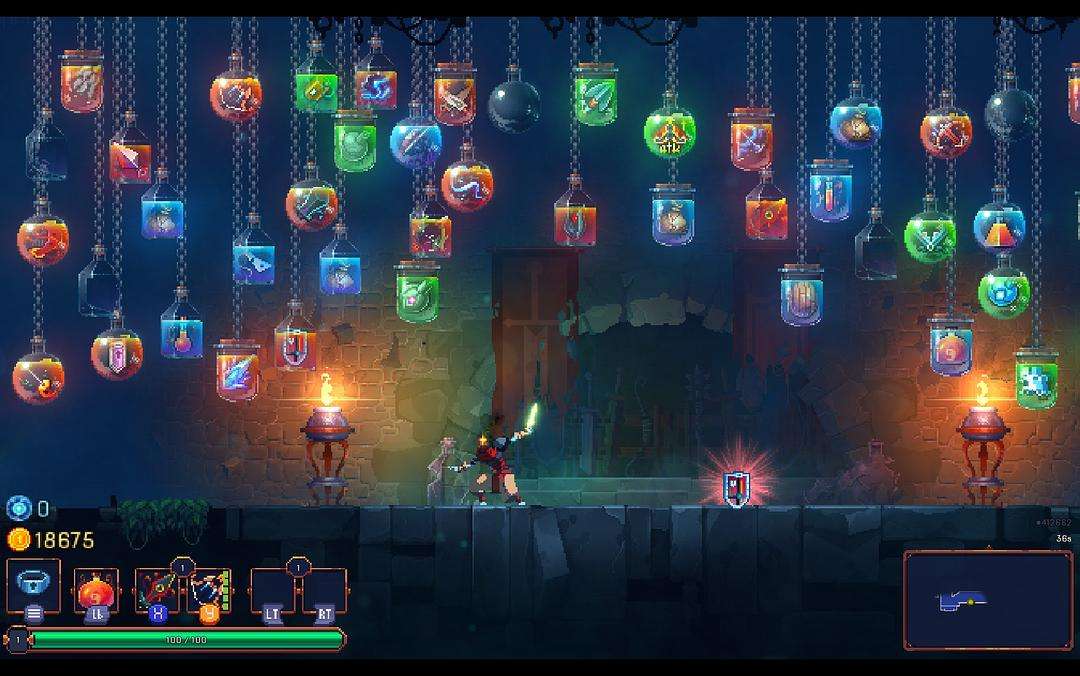This screenshot has width=1080, height=676.
Task: Use the red health flask slot
Action: coord(97,589)
